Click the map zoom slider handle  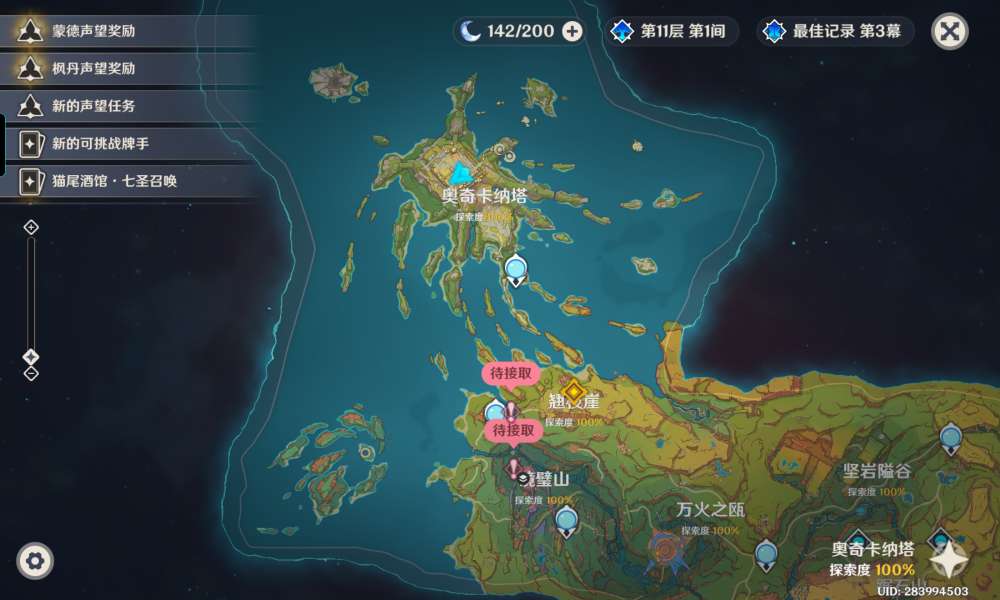point(31,357)
